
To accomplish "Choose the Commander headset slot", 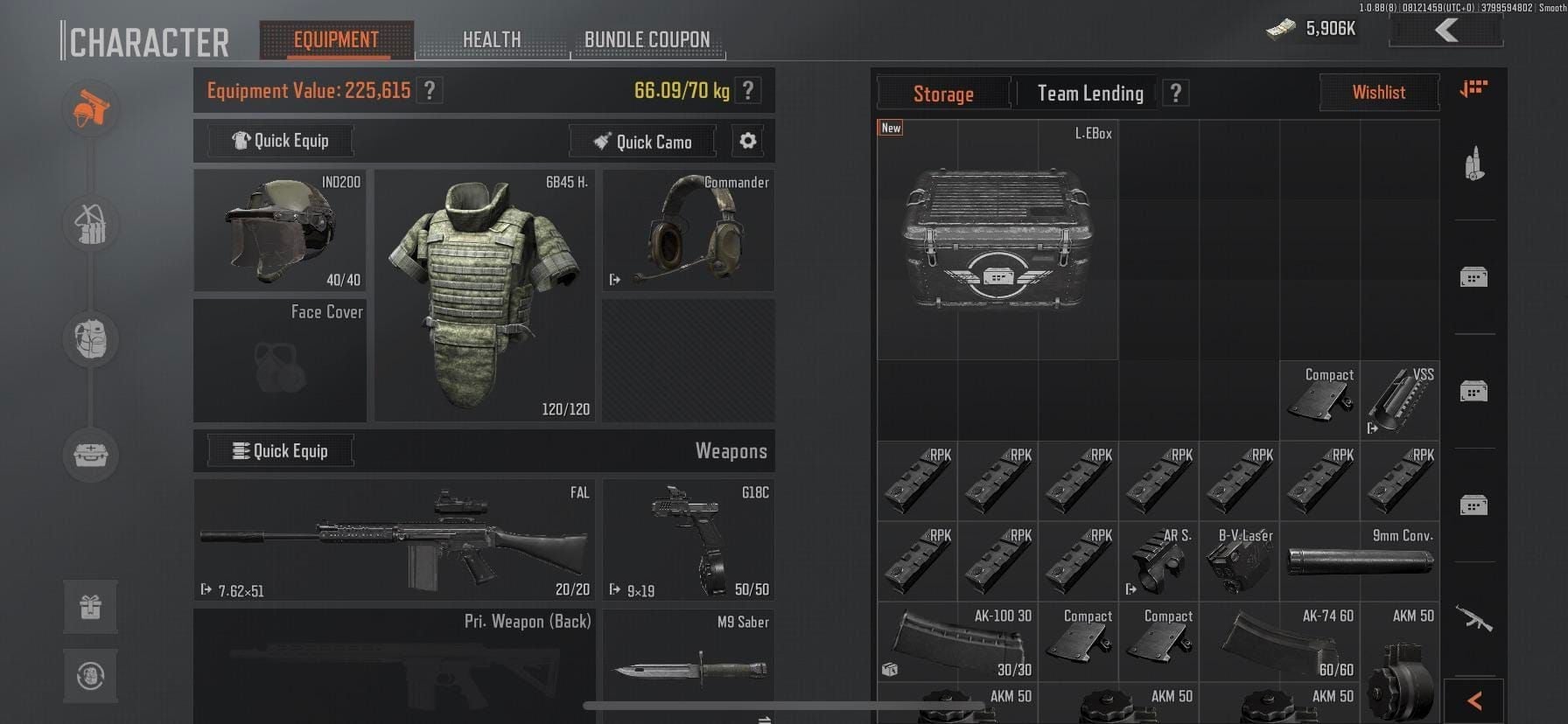I will [688, 231].
